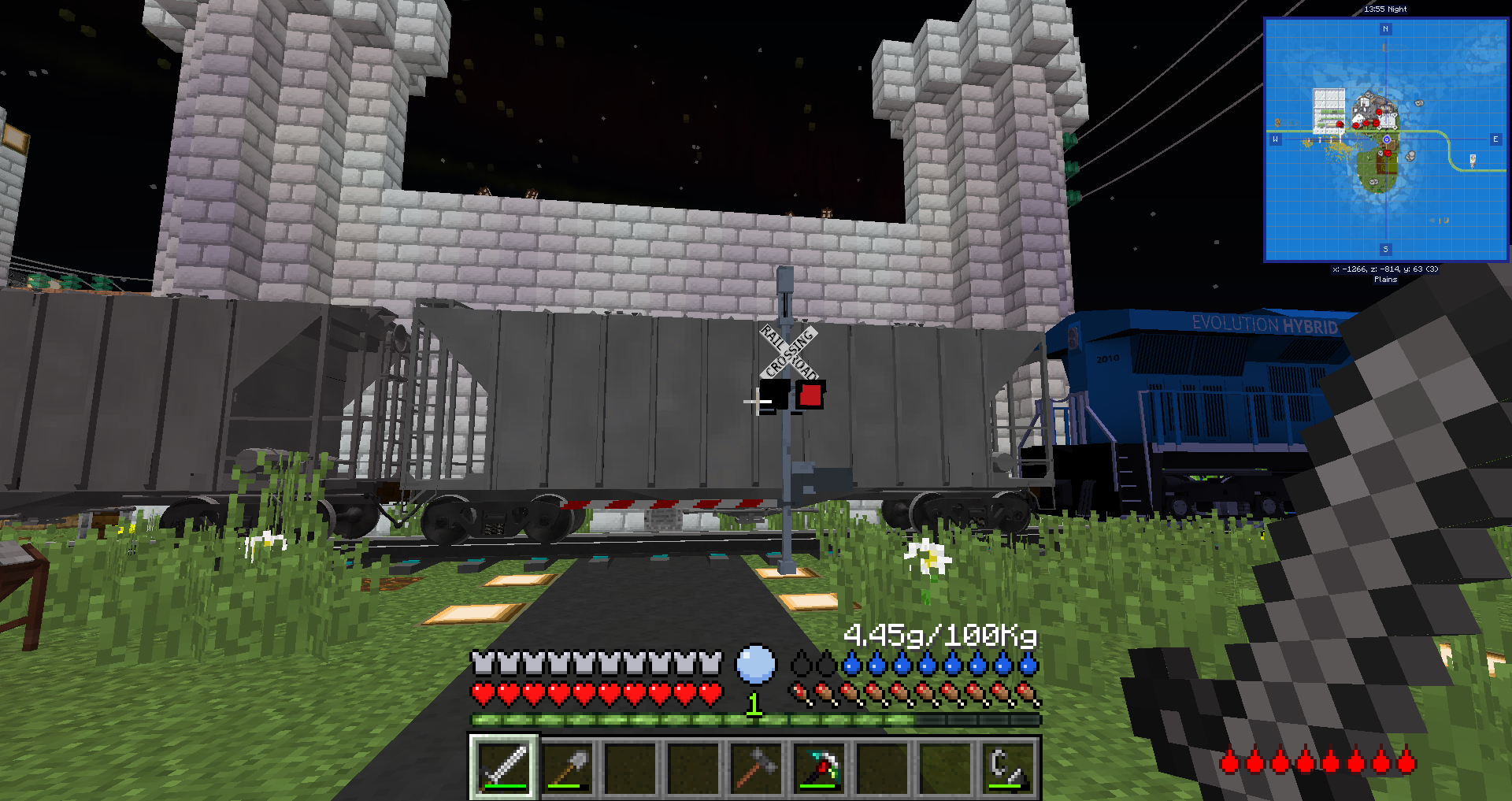This screenshot has height=801, width=1512.
Task: Choose the multicolored pickaxe hotbar slot
Action: (x=819, y=767)
